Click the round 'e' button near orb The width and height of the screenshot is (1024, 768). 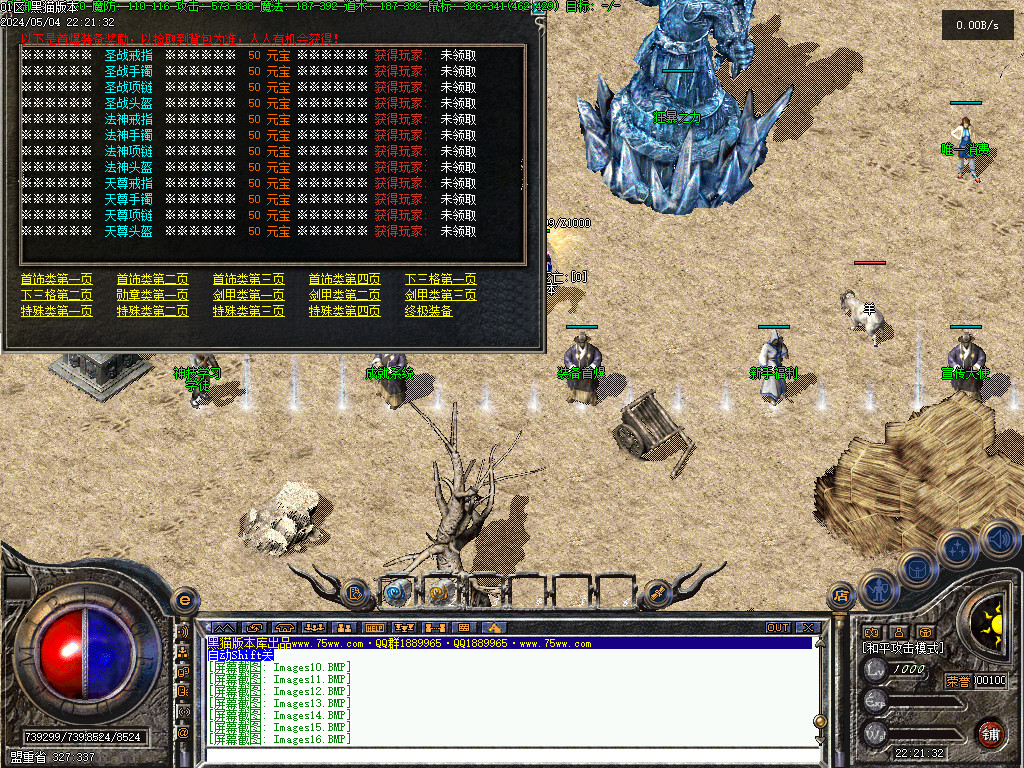click(x=184, y=600)
